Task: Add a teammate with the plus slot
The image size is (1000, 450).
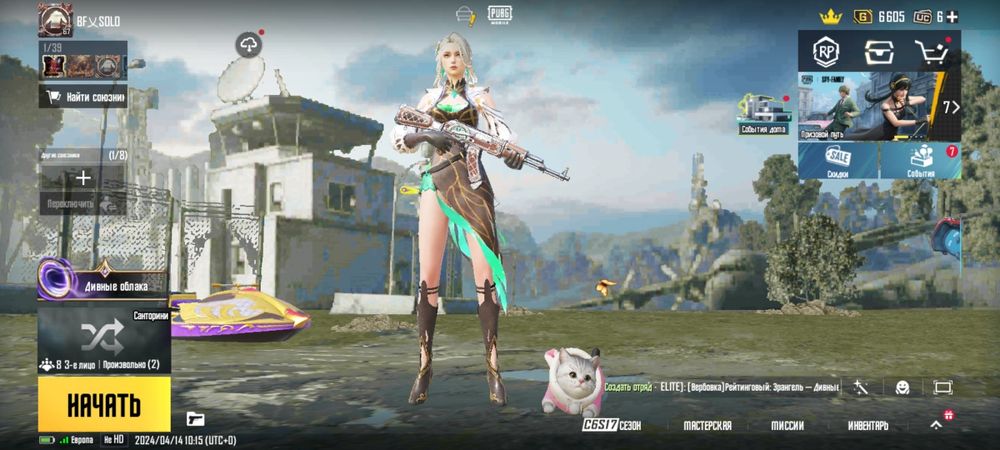Action: 83,178
